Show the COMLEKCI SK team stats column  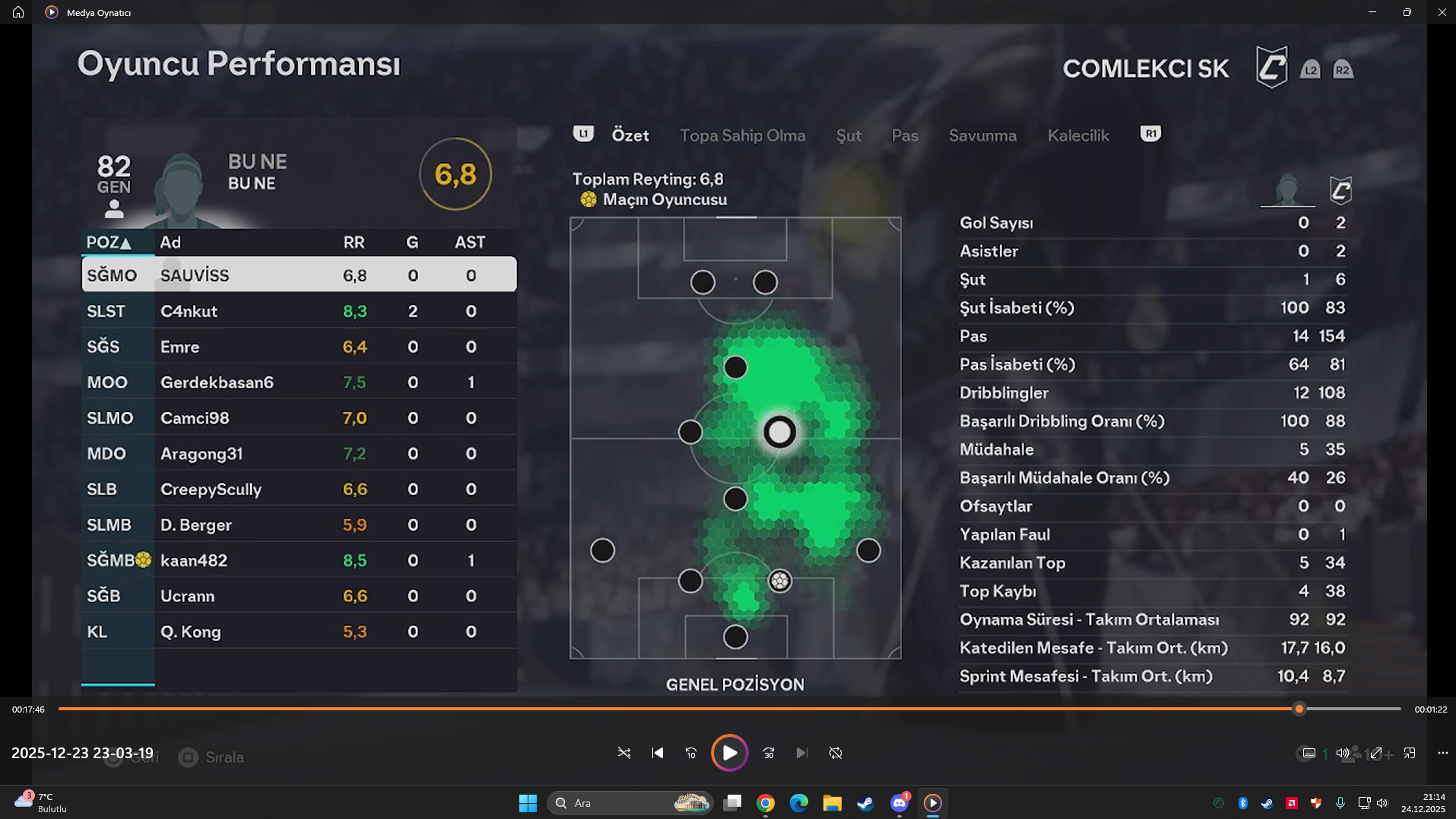tap(1340, 190)
